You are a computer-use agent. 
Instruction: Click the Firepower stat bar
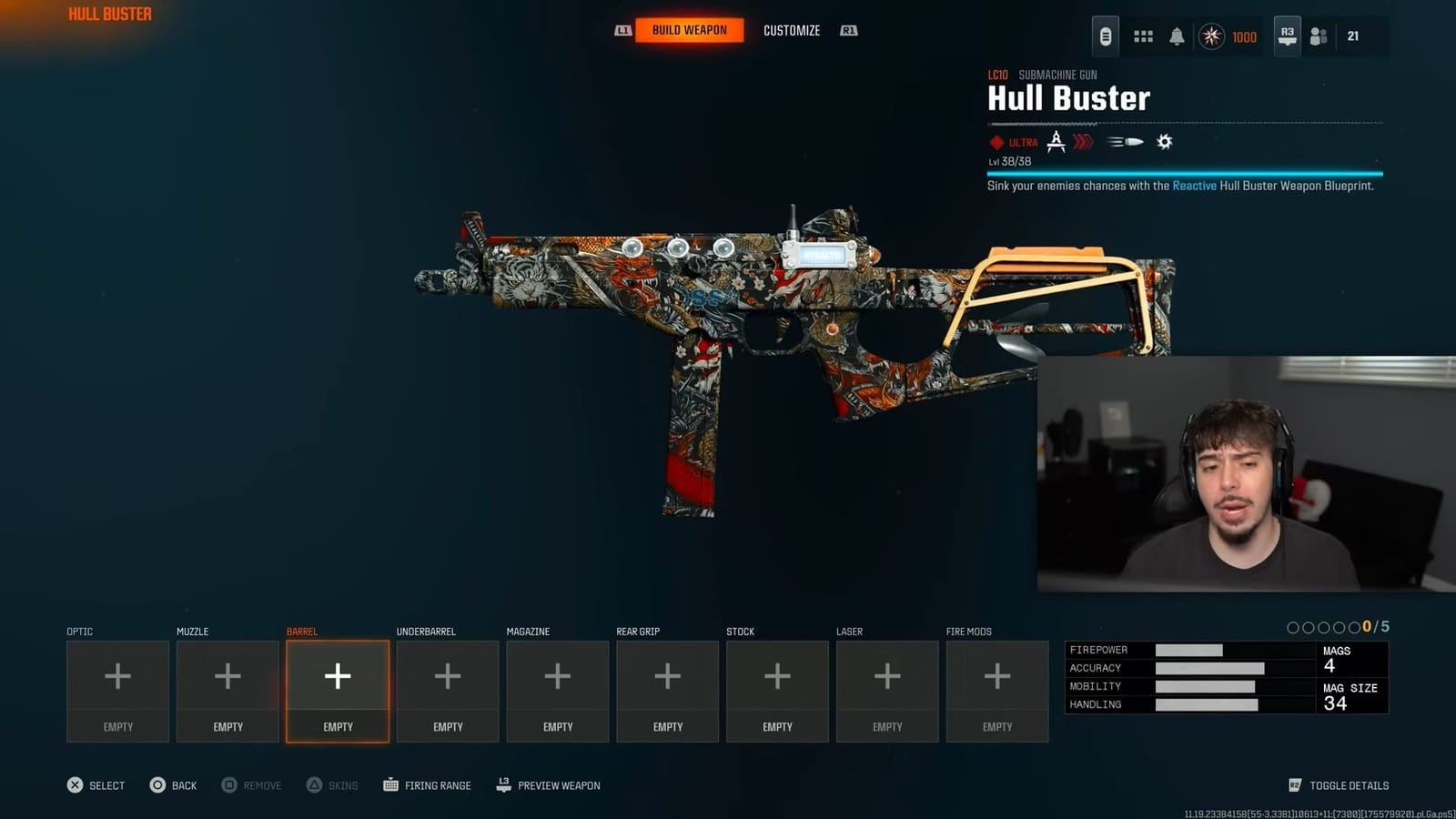1188,650
